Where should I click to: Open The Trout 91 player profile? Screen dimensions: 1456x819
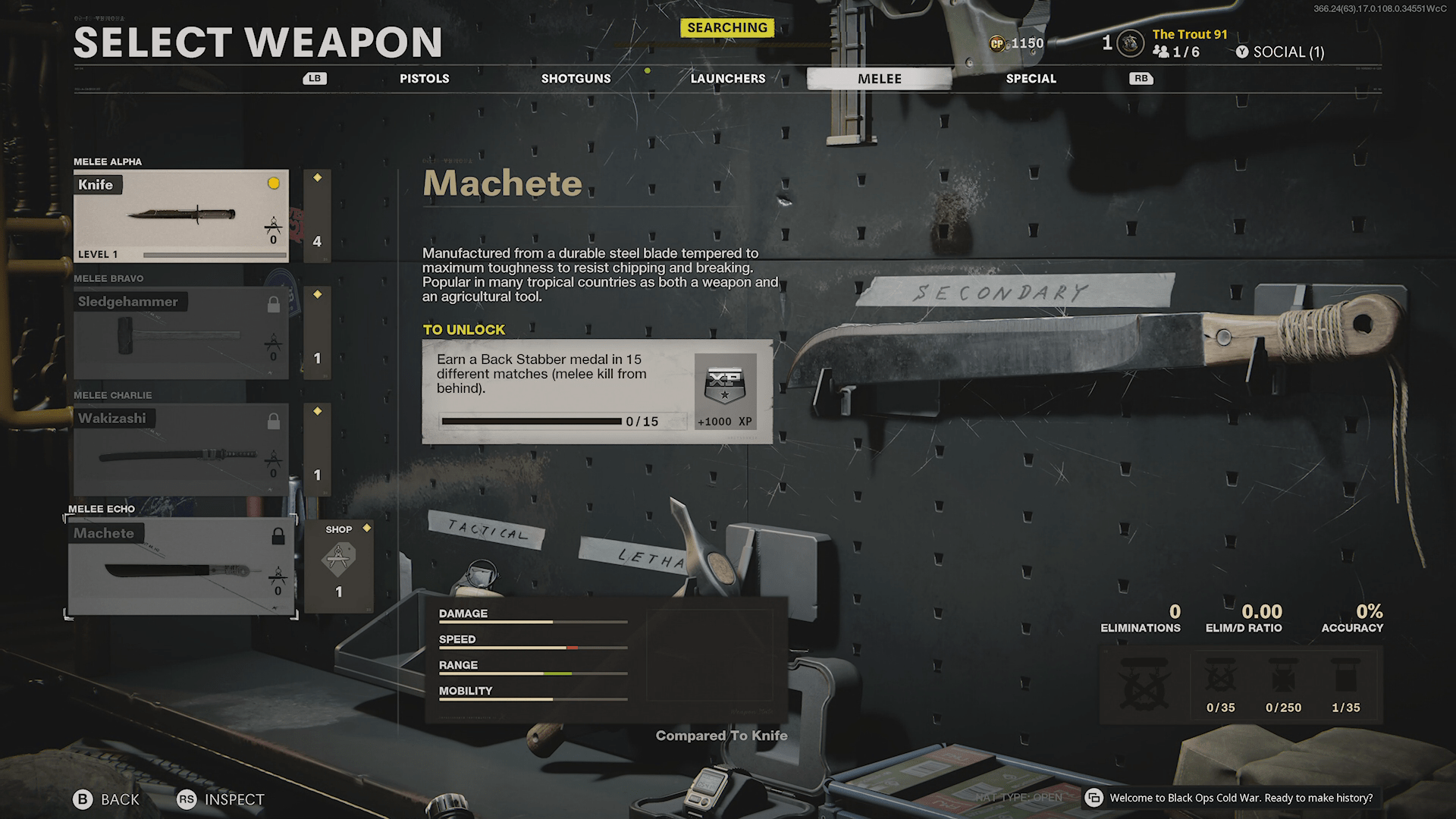pyautogui.click(x=1189, y=35)
